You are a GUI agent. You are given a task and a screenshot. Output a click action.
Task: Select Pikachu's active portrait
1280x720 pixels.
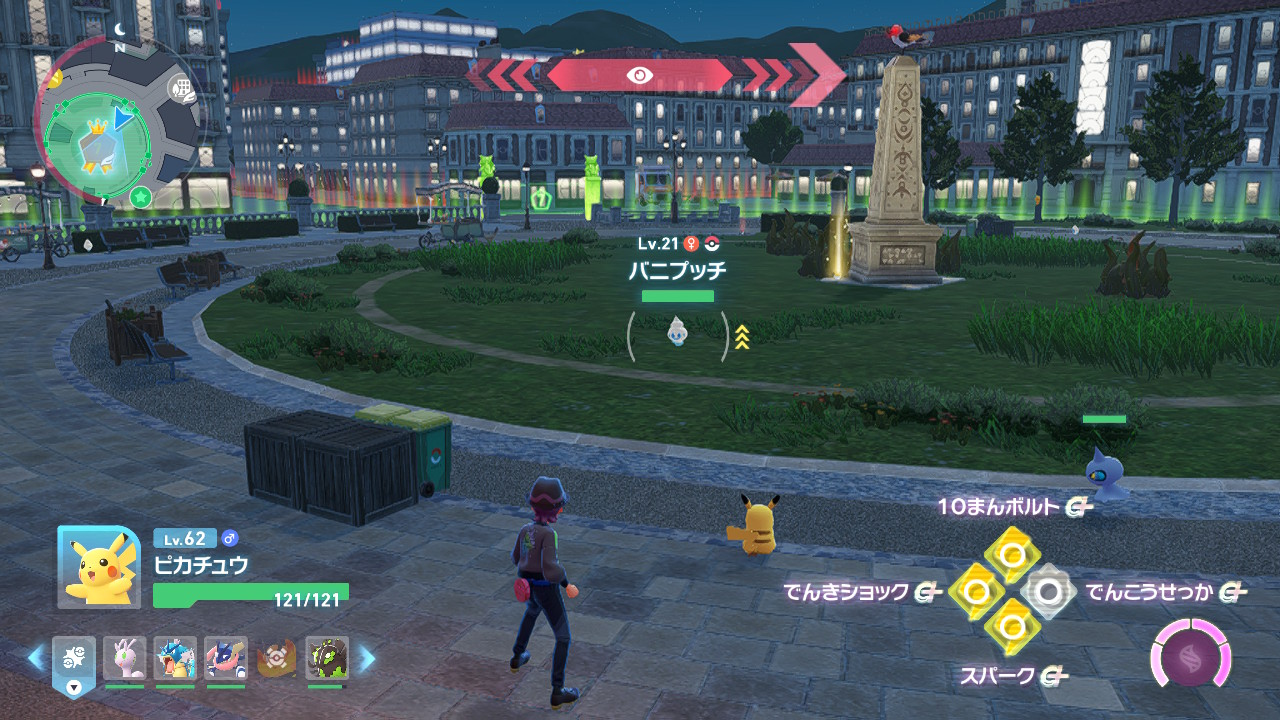pyautogui.click(x=99, y=566)
